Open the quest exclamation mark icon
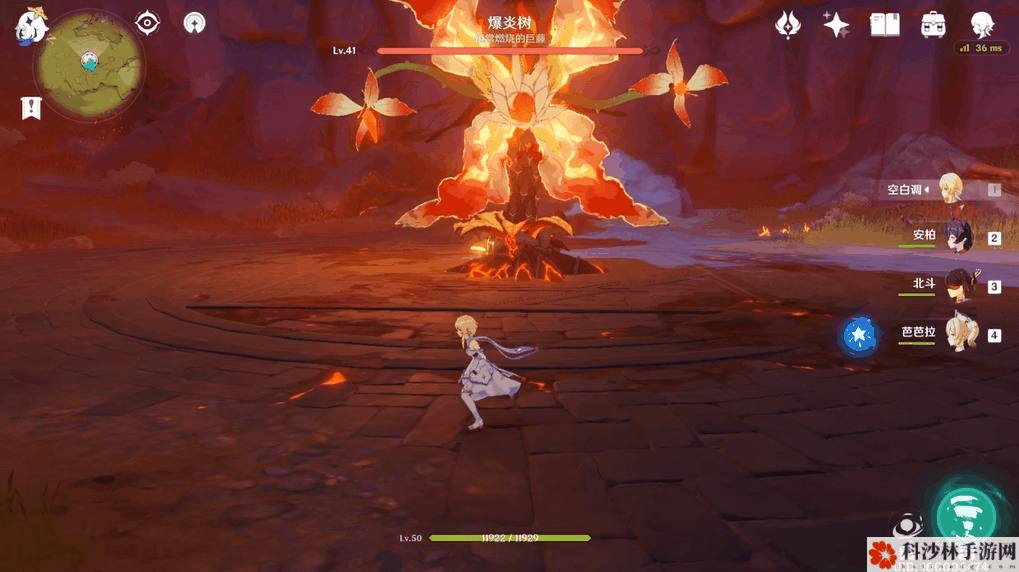 (31, 108)
